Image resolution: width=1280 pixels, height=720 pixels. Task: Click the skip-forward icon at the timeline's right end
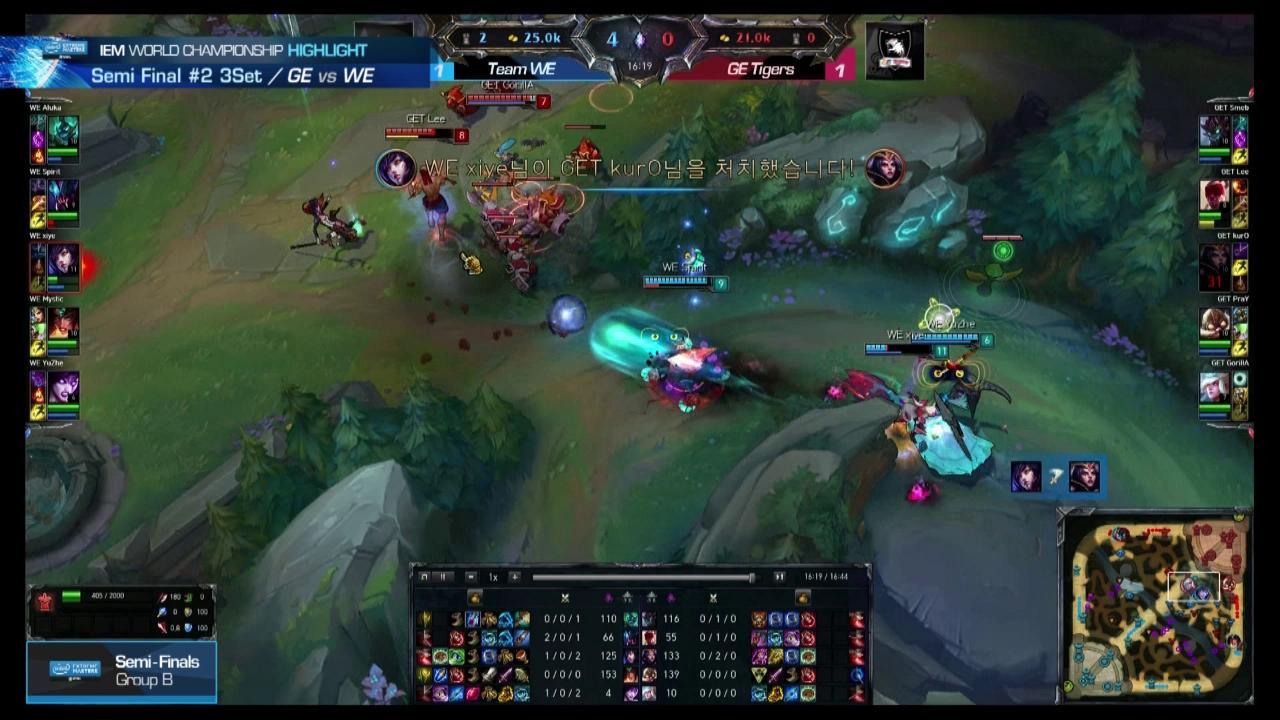pos(779,578)
